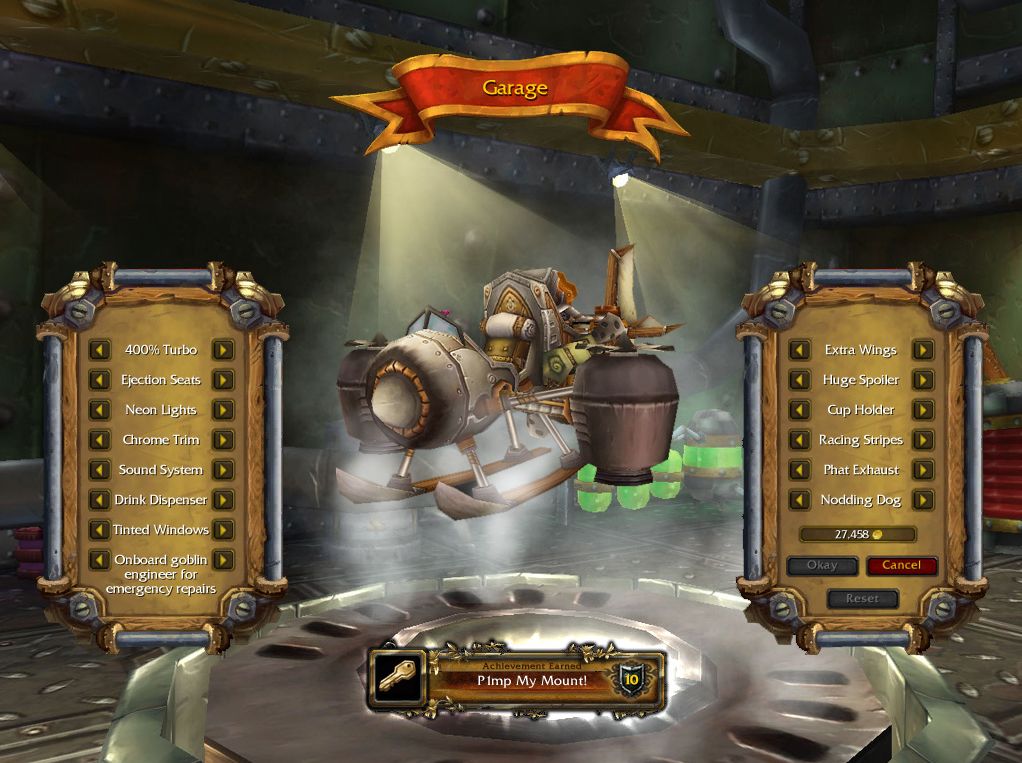Open the Pimp My Mount achievement popup
The height and width of the screenshot is (763, 1022).
point(516,680)
